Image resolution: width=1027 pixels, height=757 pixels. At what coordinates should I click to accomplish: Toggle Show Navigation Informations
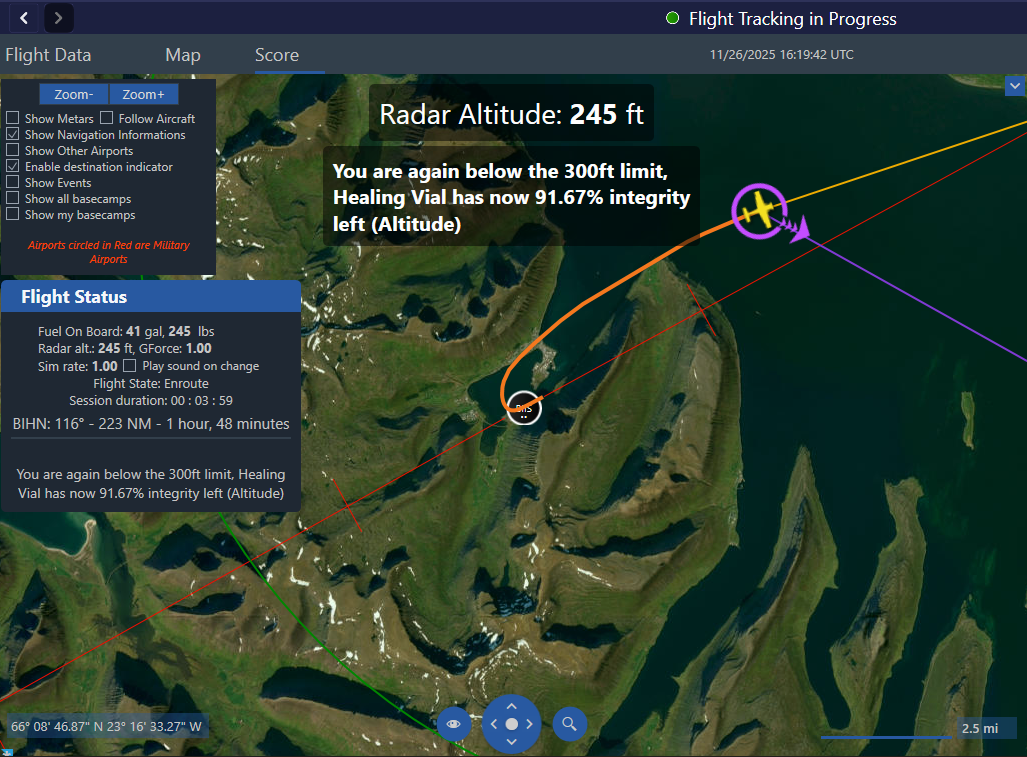pyautogui.click(x=13, y=135)
